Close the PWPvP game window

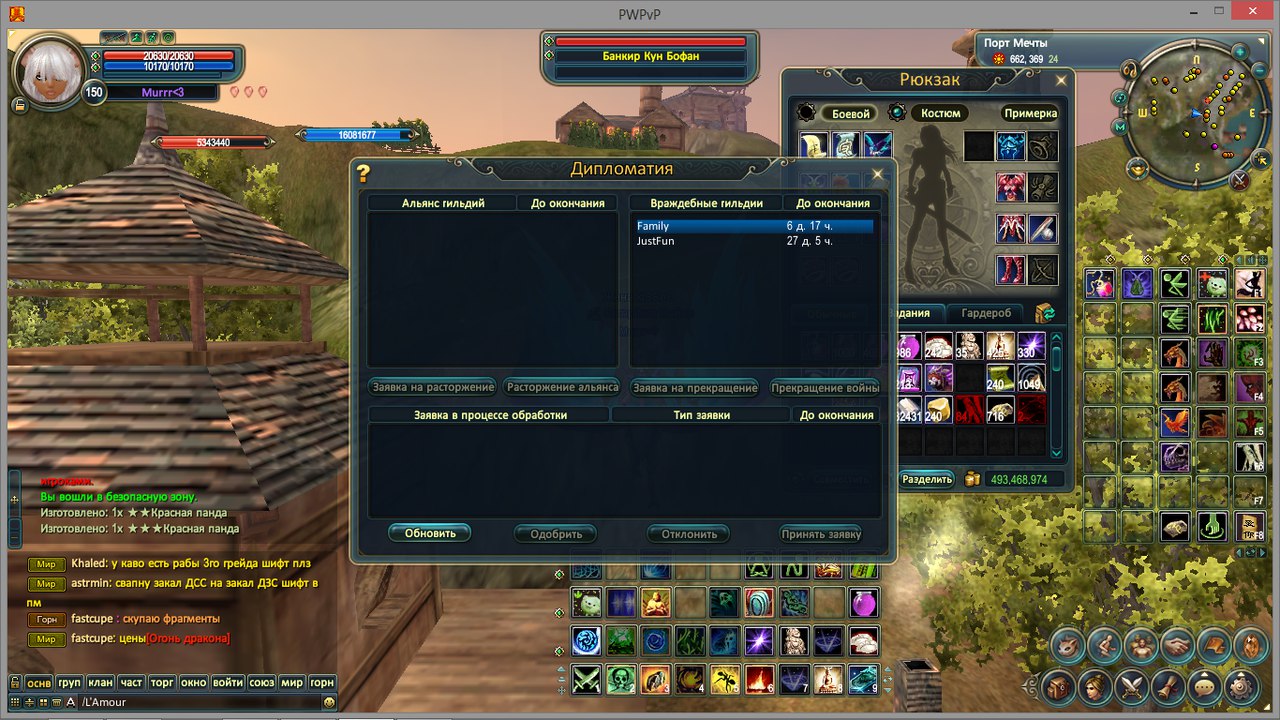[x=1254, y=11]
